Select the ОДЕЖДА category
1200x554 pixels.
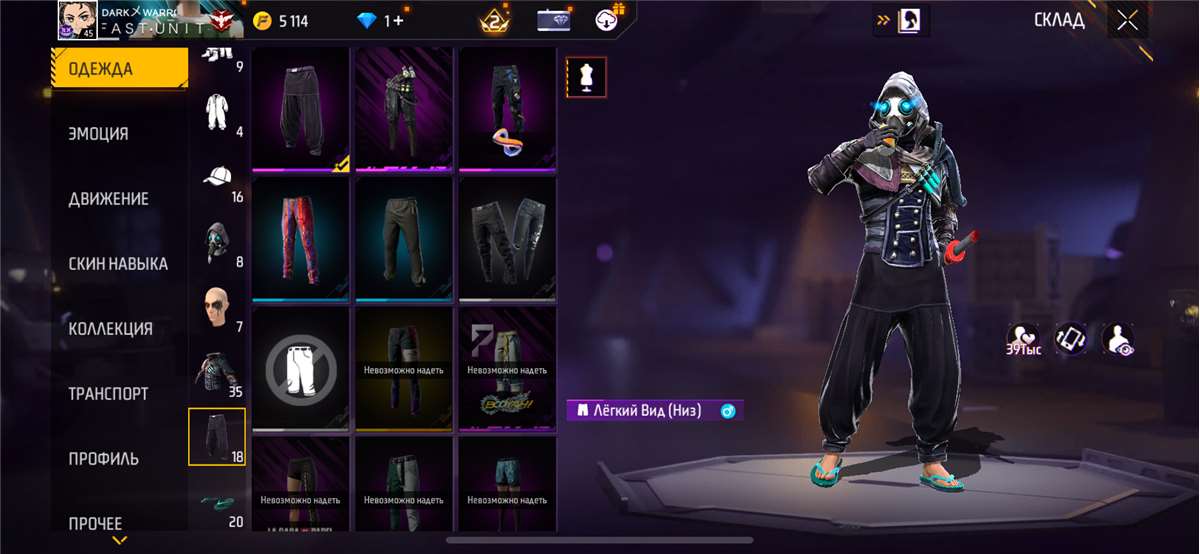tap(119, 69)
